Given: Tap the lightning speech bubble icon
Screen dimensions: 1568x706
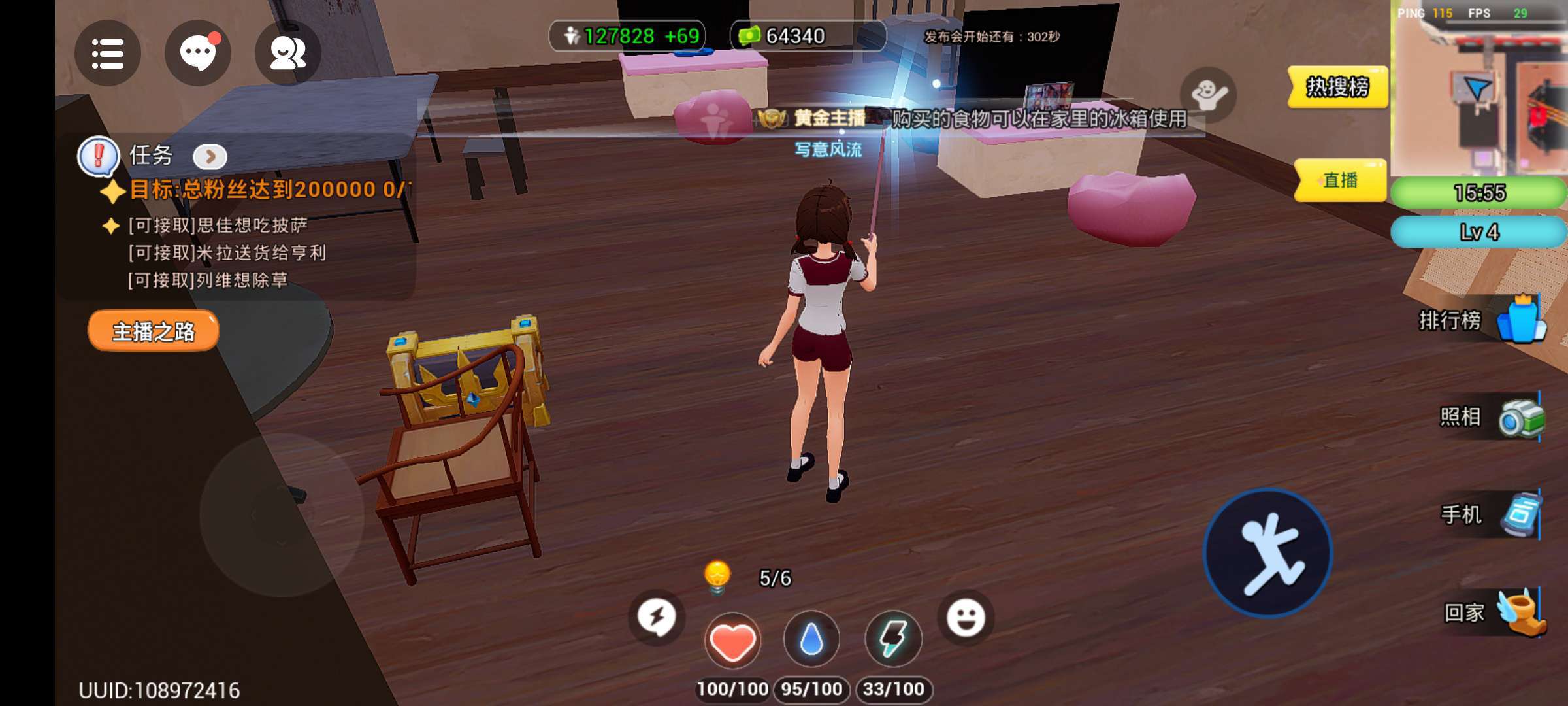Looking at the screenshot, I should tap(657, 618).
